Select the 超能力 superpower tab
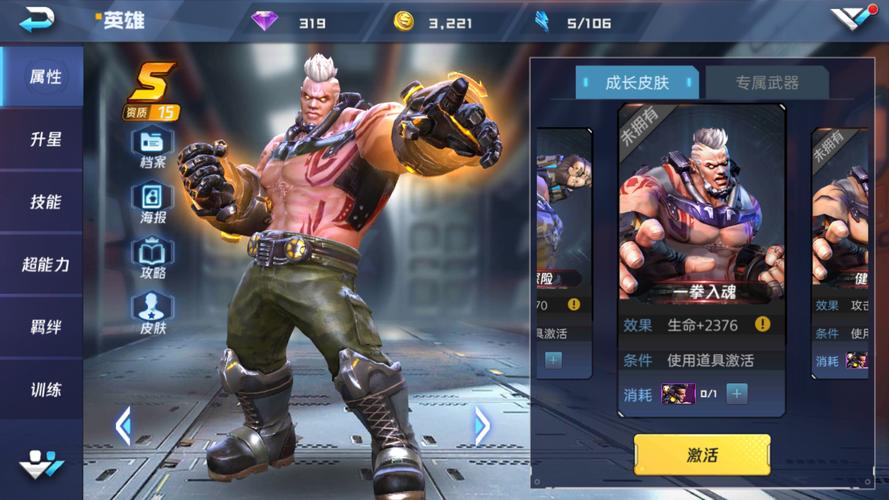This screenshot has width=889, height=500. 45,264
